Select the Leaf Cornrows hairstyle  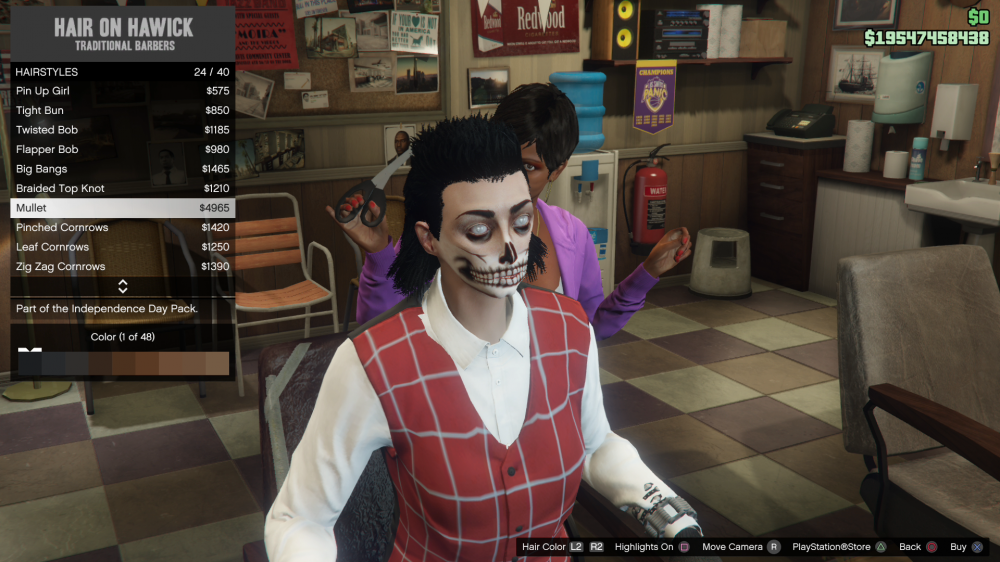click(x=122, y=247)
